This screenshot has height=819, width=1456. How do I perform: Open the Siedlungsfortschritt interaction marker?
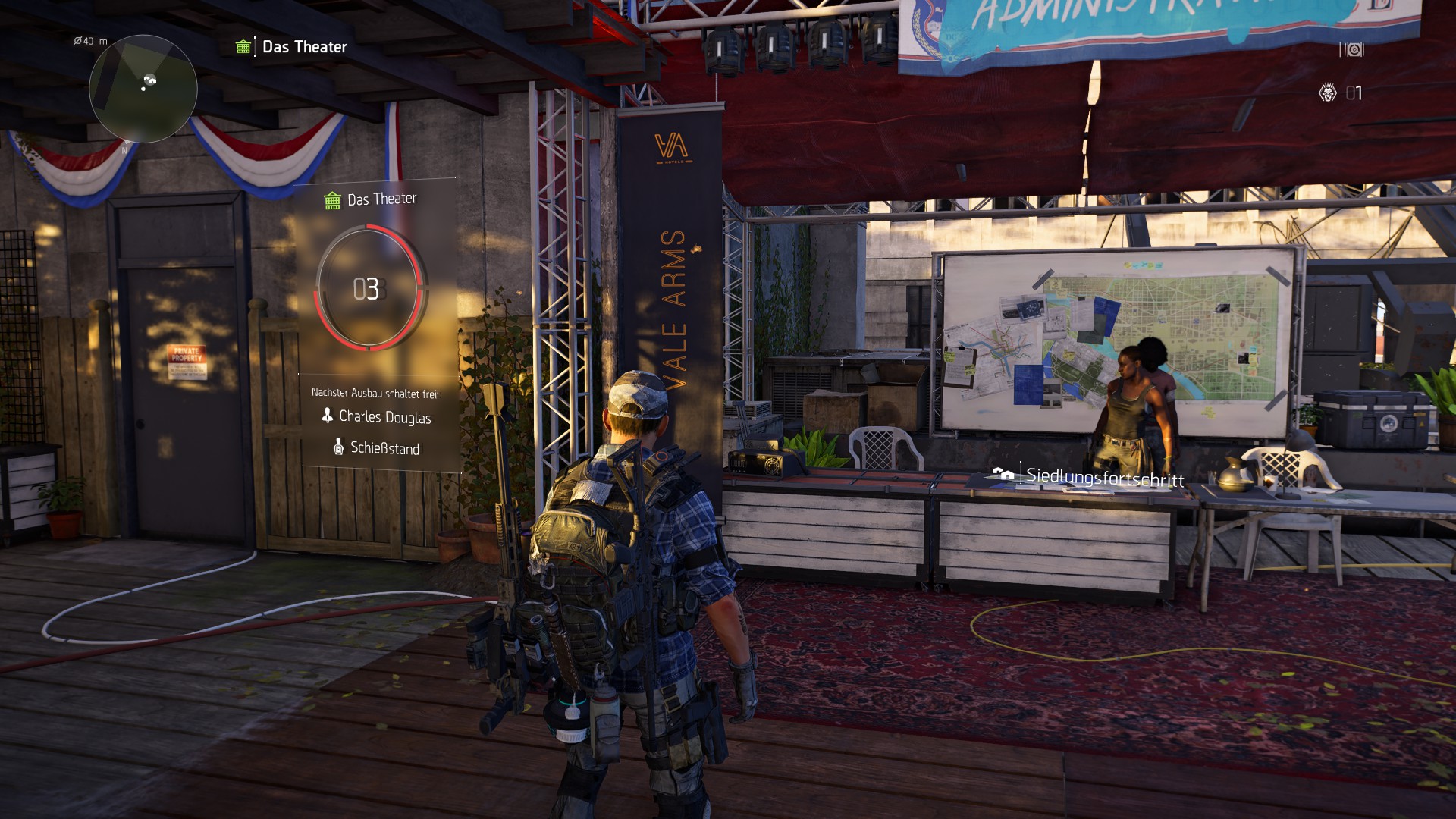click(1089, 476)
